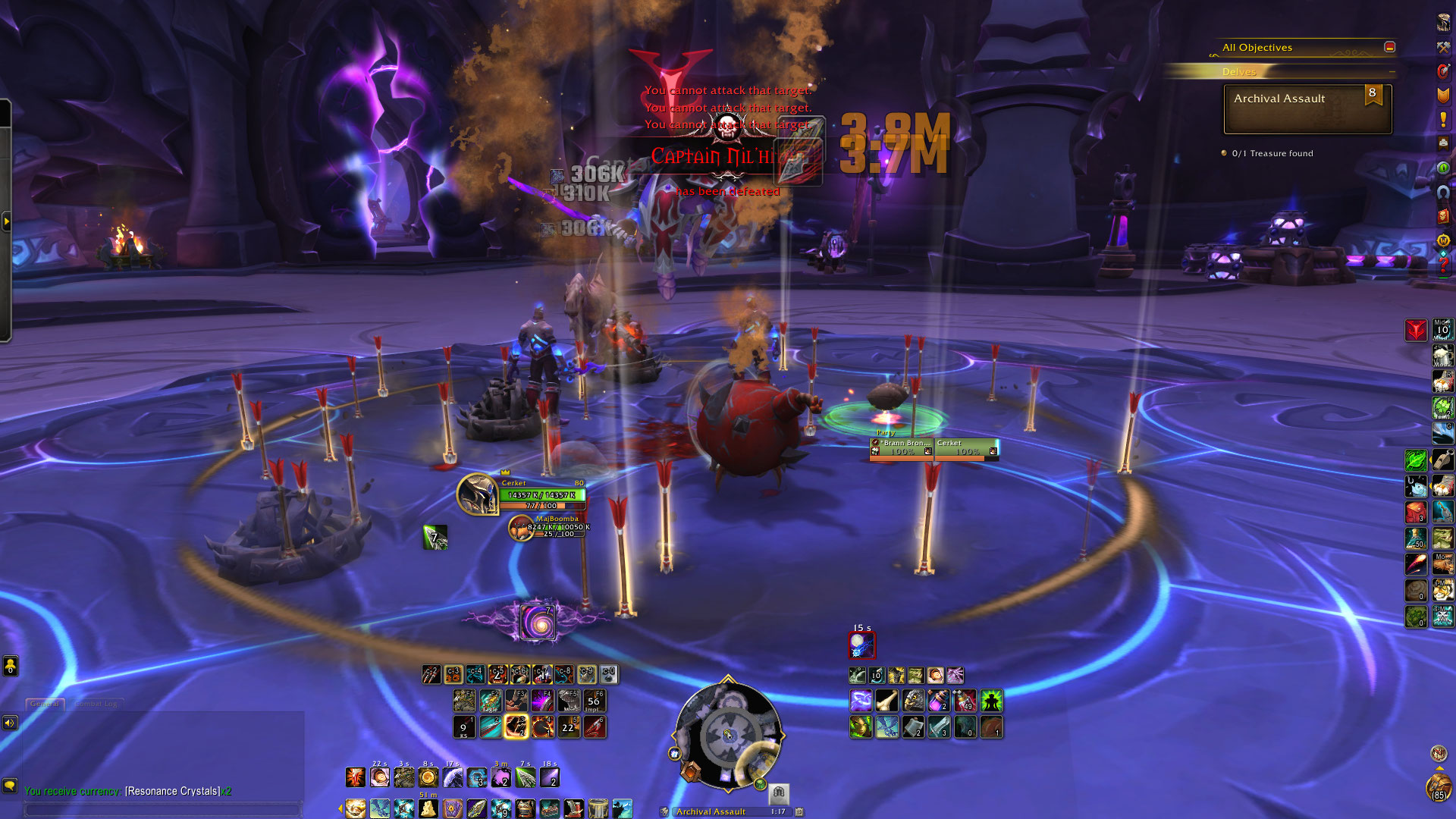Image resolution: width=1456 pixels, height=819 pixels.
Task: Toggle the voice chat speaker button
Action: [10, 723]
